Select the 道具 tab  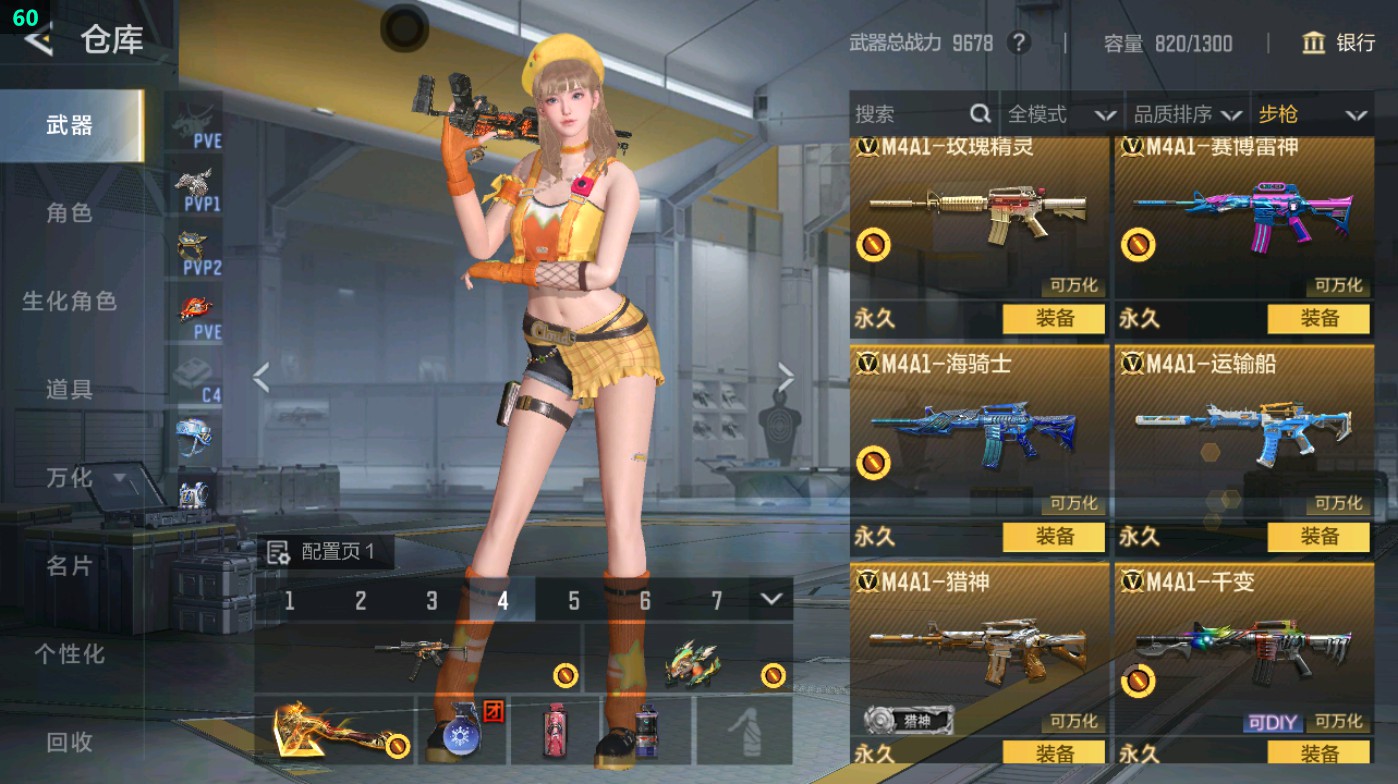coord(69,389)
